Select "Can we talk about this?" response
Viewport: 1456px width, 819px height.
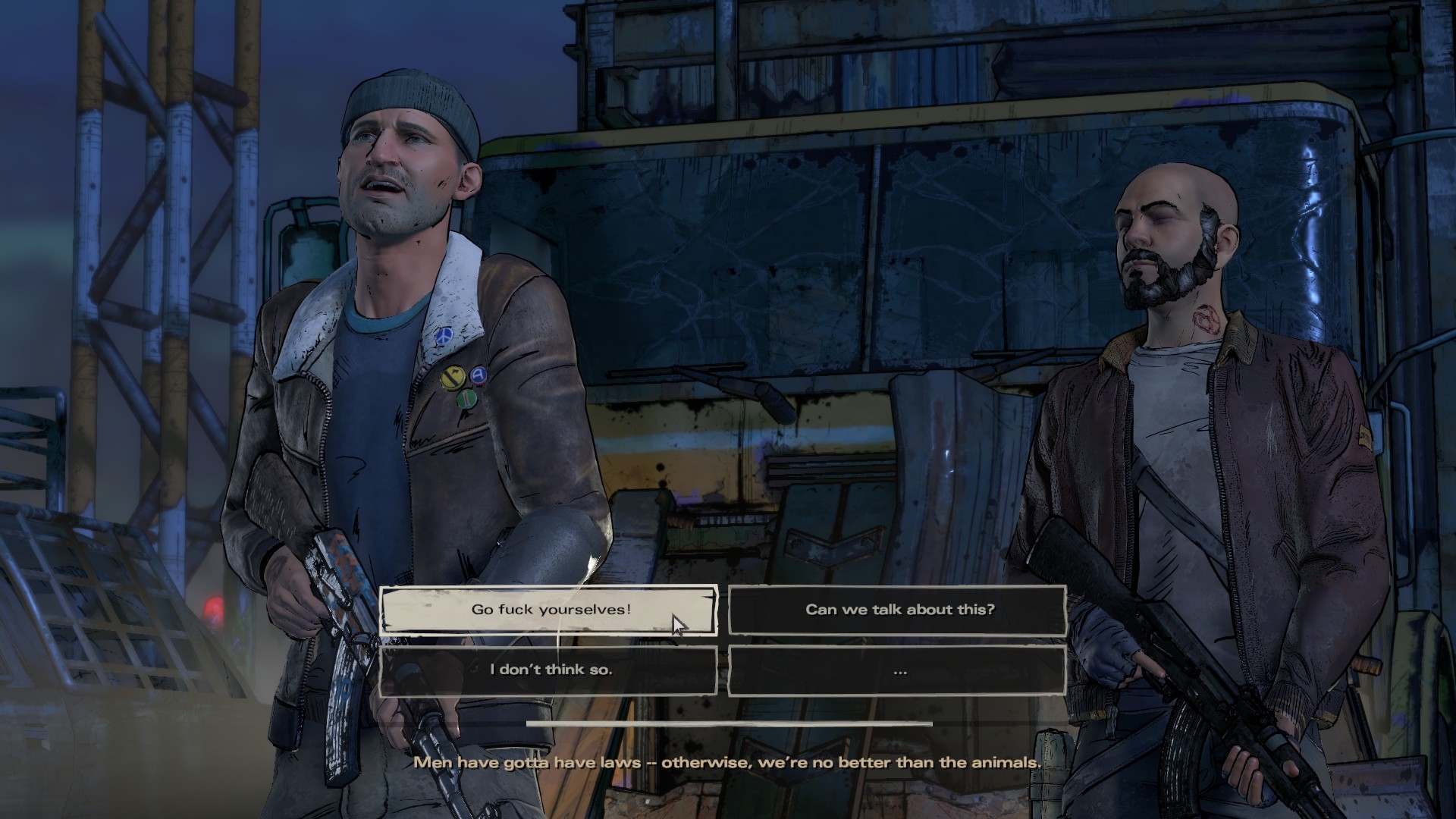pyautogui.click(x=898, y=610)
